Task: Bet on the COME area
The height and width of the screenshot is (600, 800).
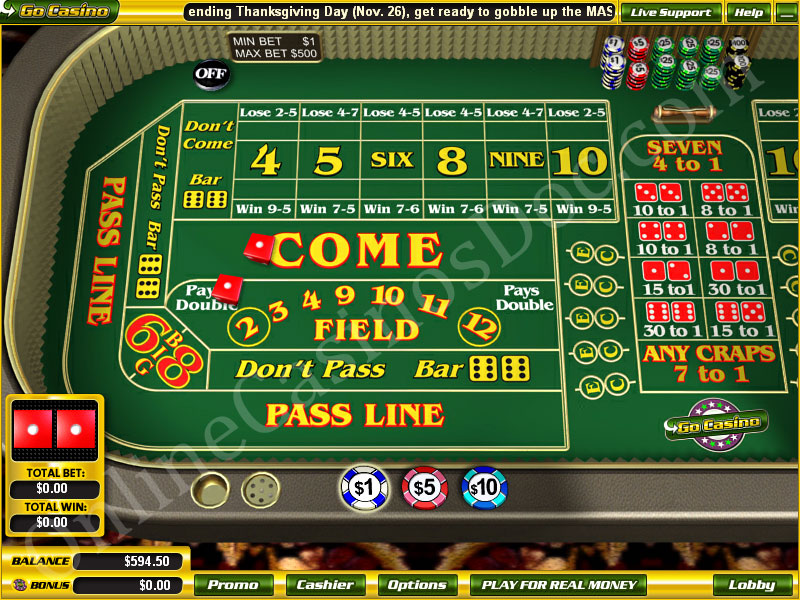Action: coord(360,250)
